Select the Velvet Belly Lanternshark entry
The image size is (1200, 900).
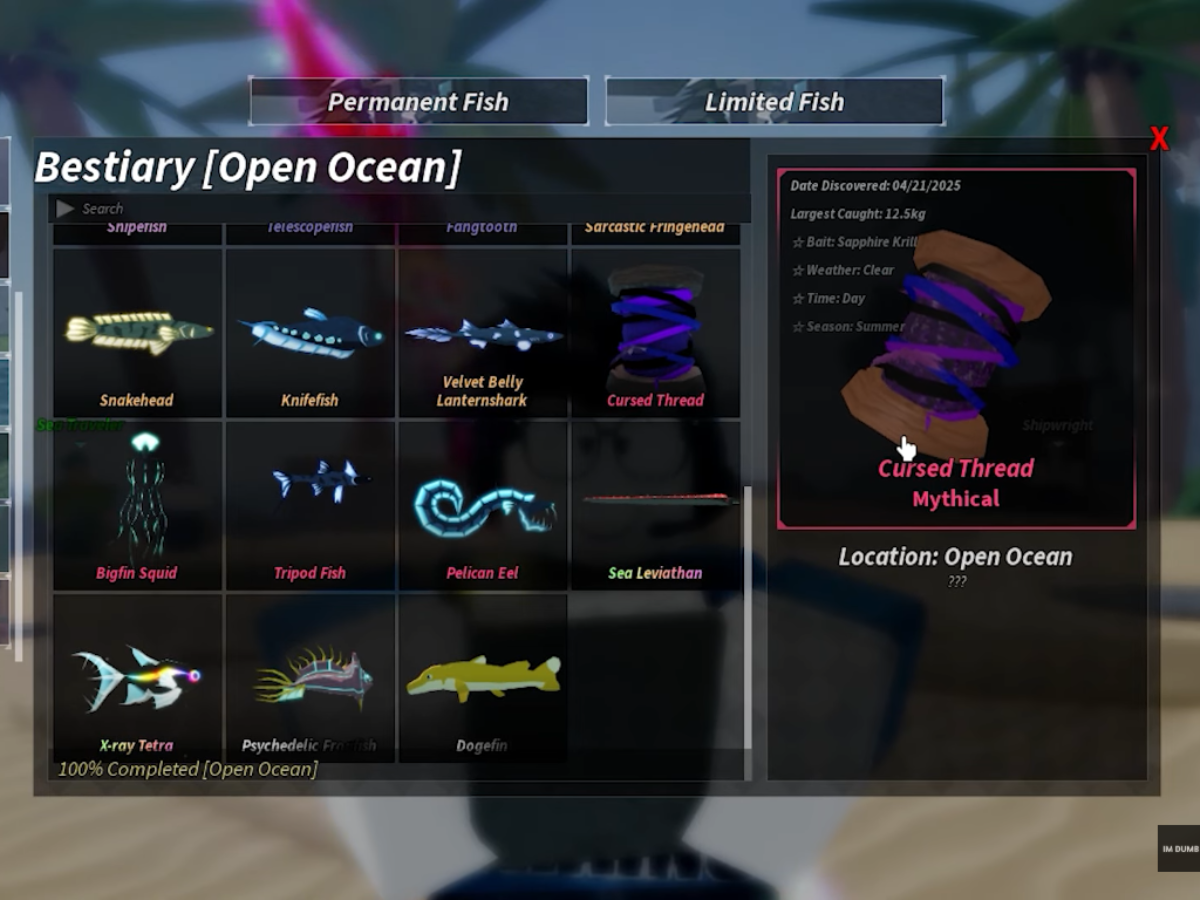(483, 333)
